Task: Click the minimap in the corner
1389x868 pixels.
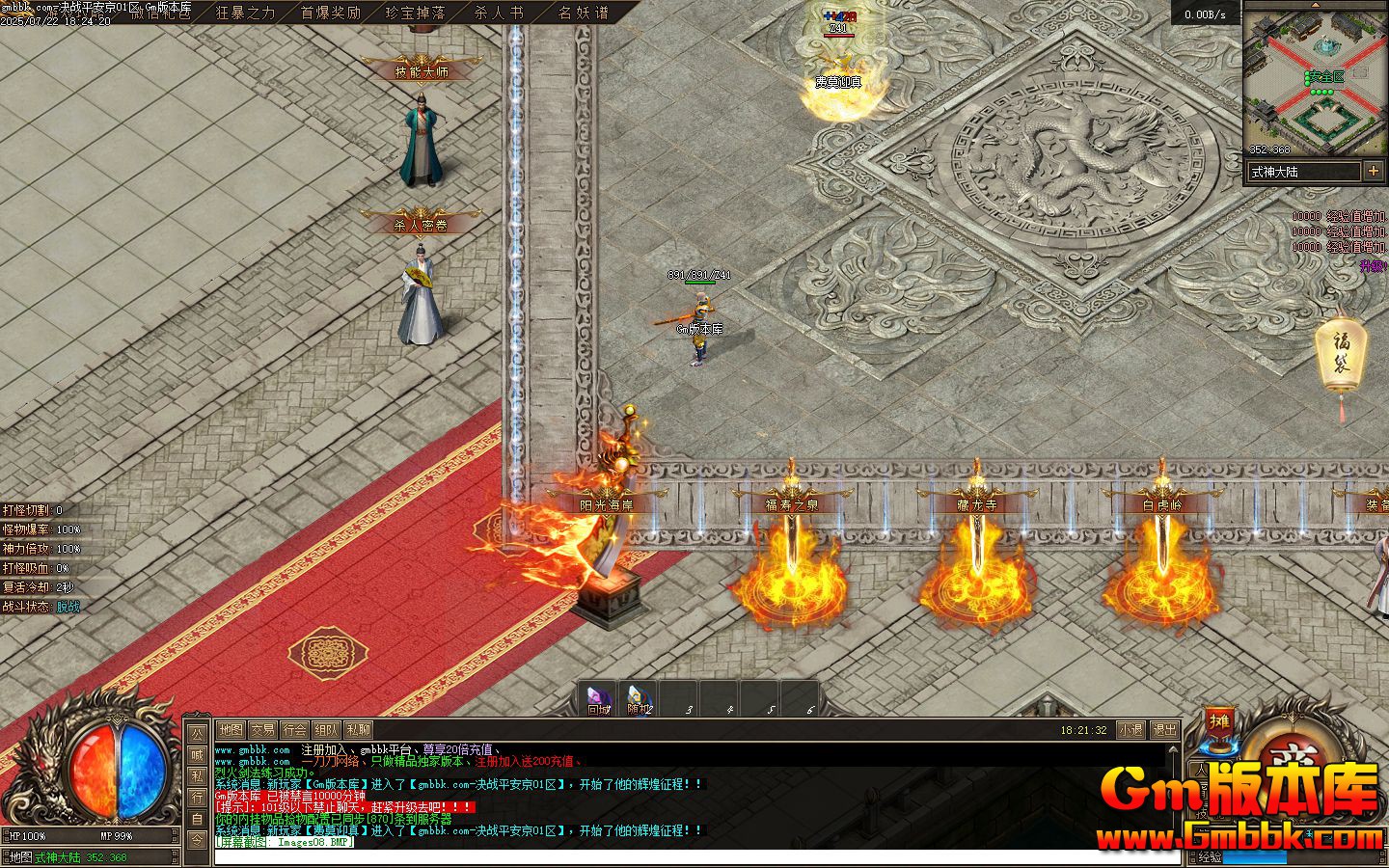Action: coord(1315,79)
